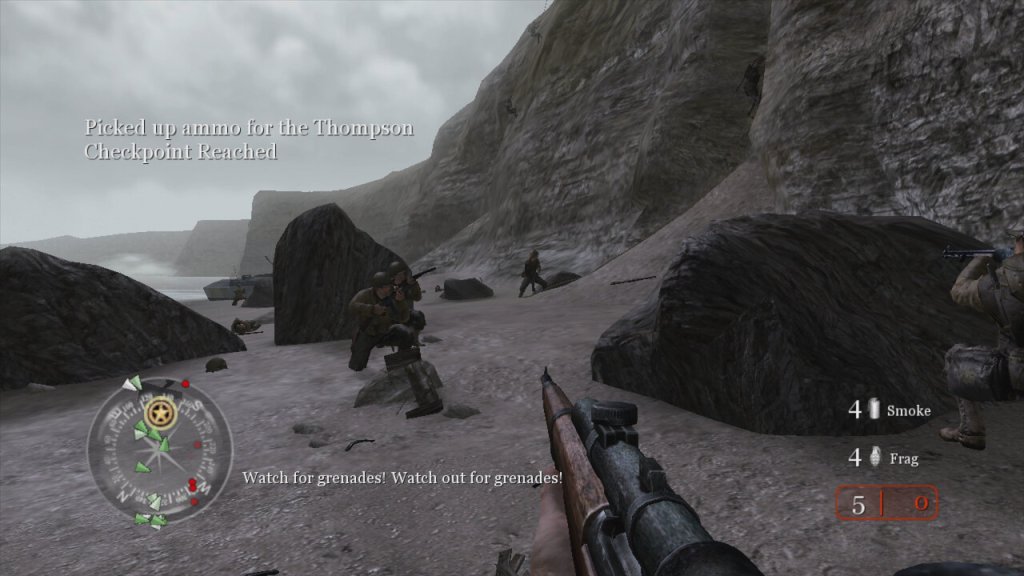Viewport: 1024px width, 576px height.
Task: Select the Frag grenade icon
Action: pyautogui.click(x=874, y=458)
